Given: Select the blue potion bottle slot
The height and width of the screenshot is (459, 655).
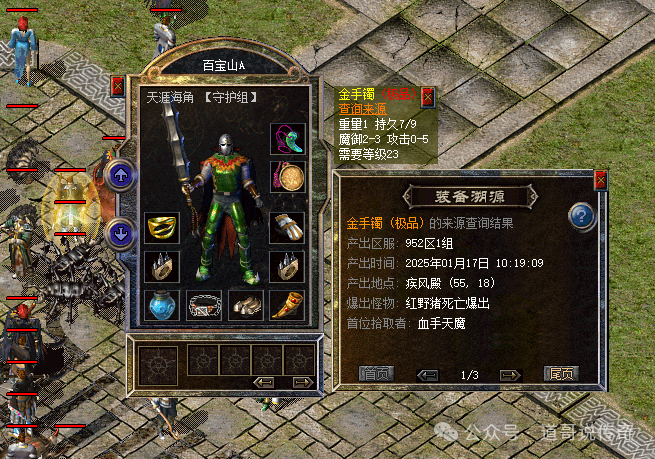Looking at the screenshot, I should coord(161,305).
